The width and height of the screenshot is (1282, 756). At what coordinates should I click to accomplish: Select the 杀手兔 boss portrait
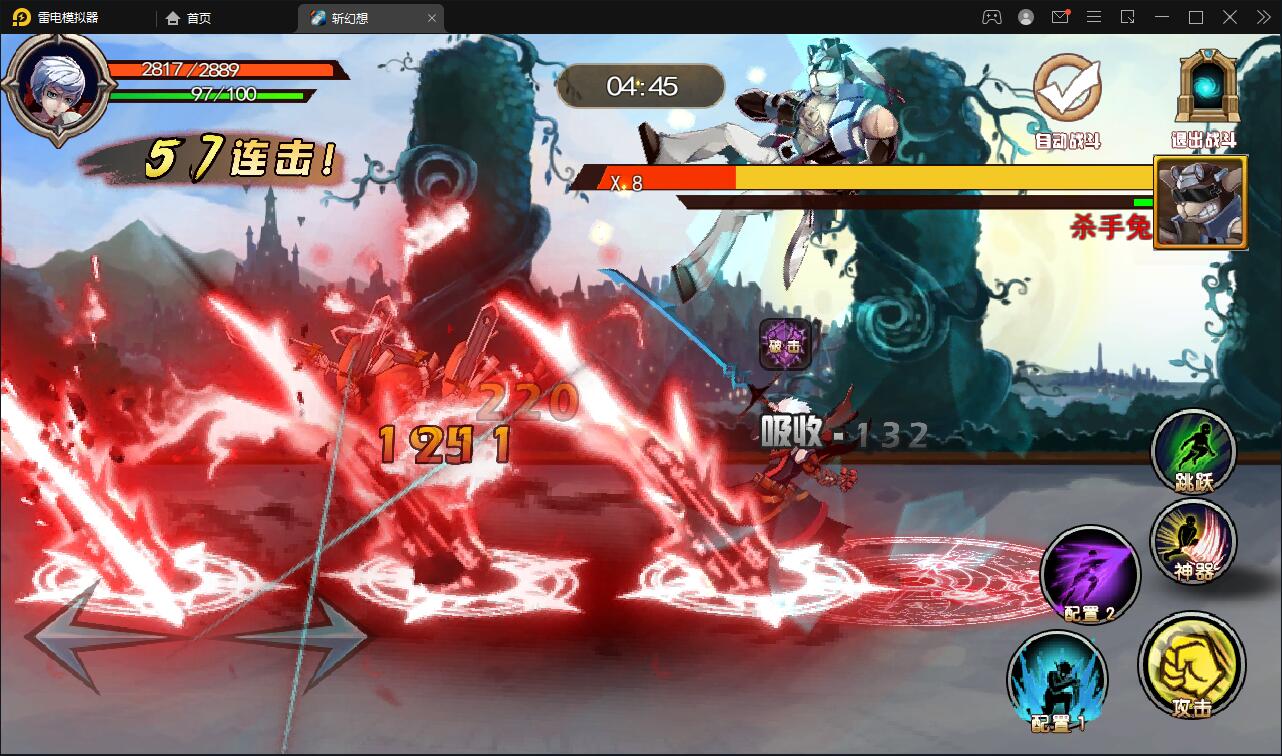pyautogui.click(x=1200, y=202)
